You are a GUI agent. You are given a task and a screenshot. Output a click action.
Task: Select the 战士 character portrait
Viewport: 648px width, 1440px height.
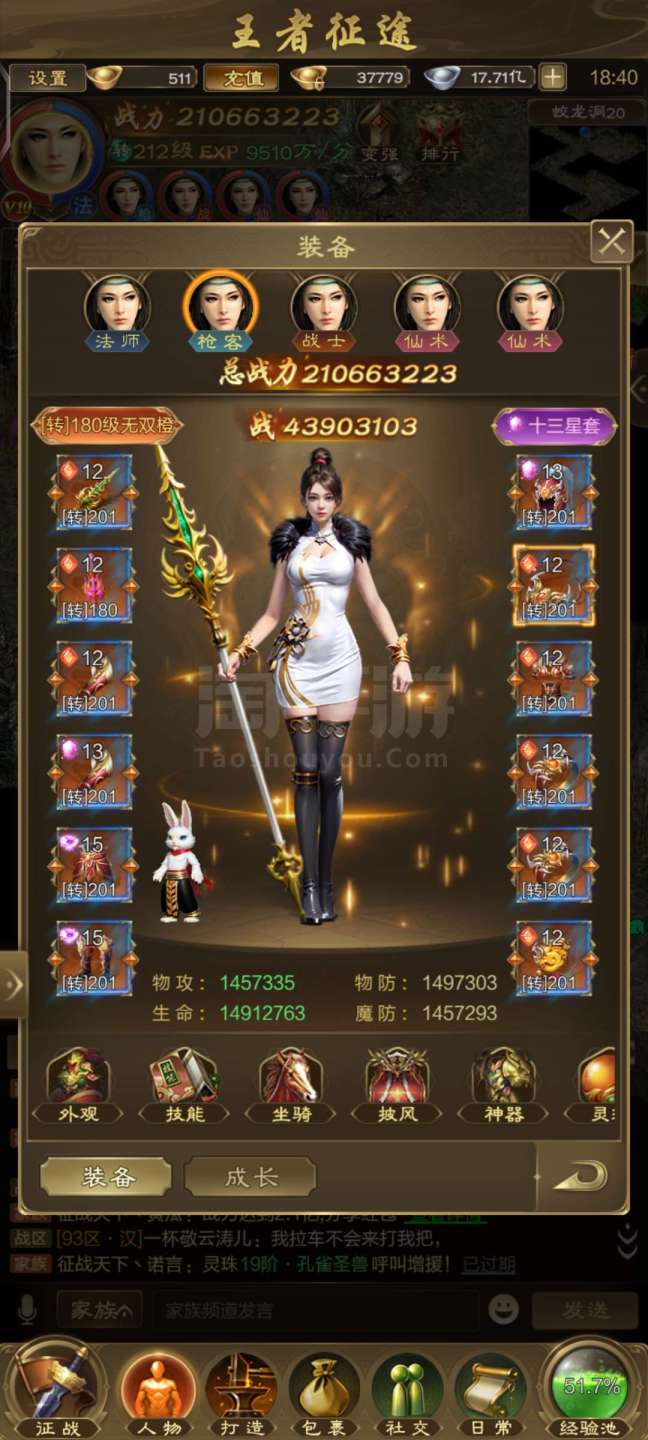[324, 308]
